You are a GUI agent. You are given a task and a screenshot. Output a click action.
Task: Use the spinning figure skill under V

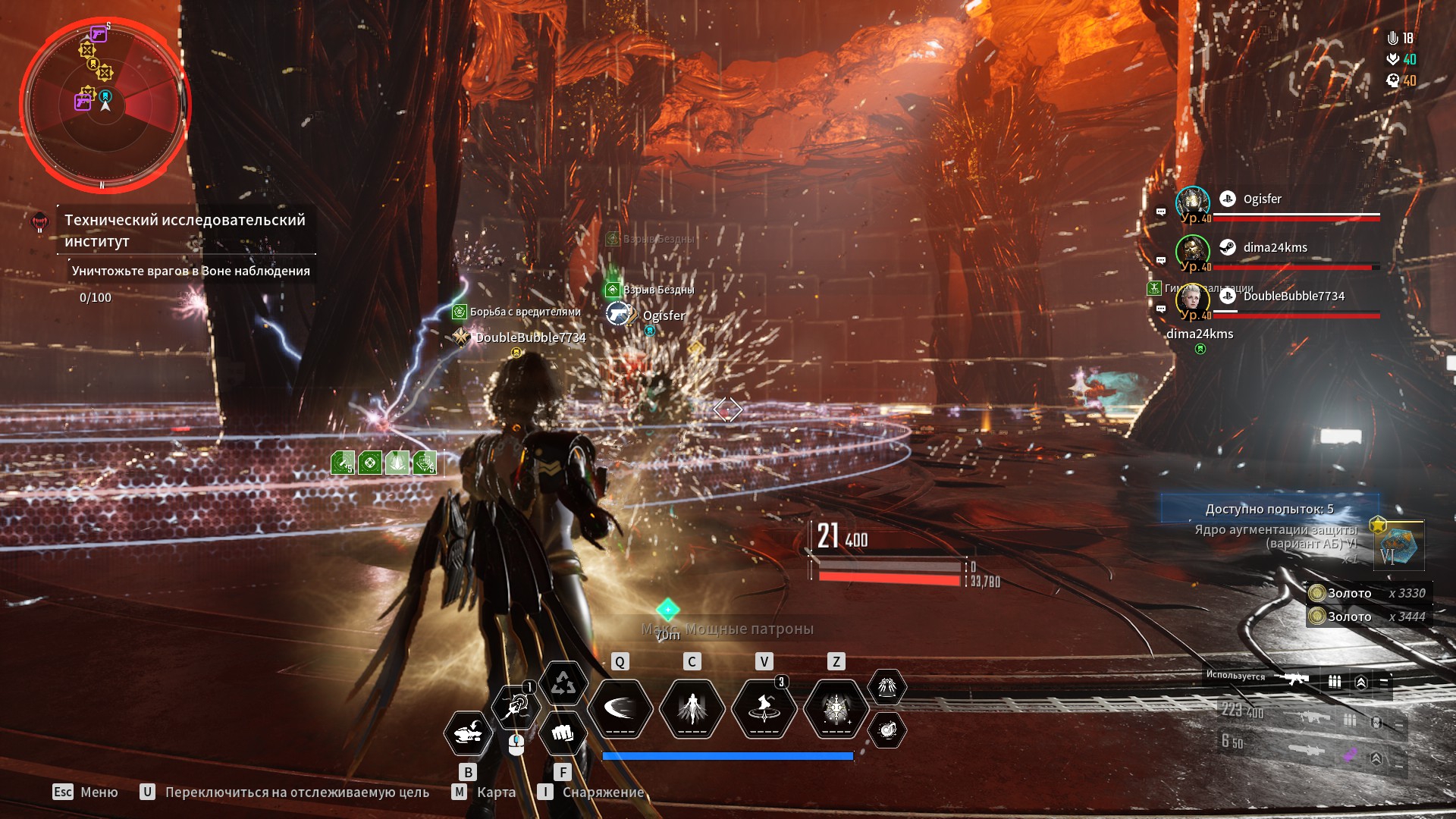coord(764,709)
